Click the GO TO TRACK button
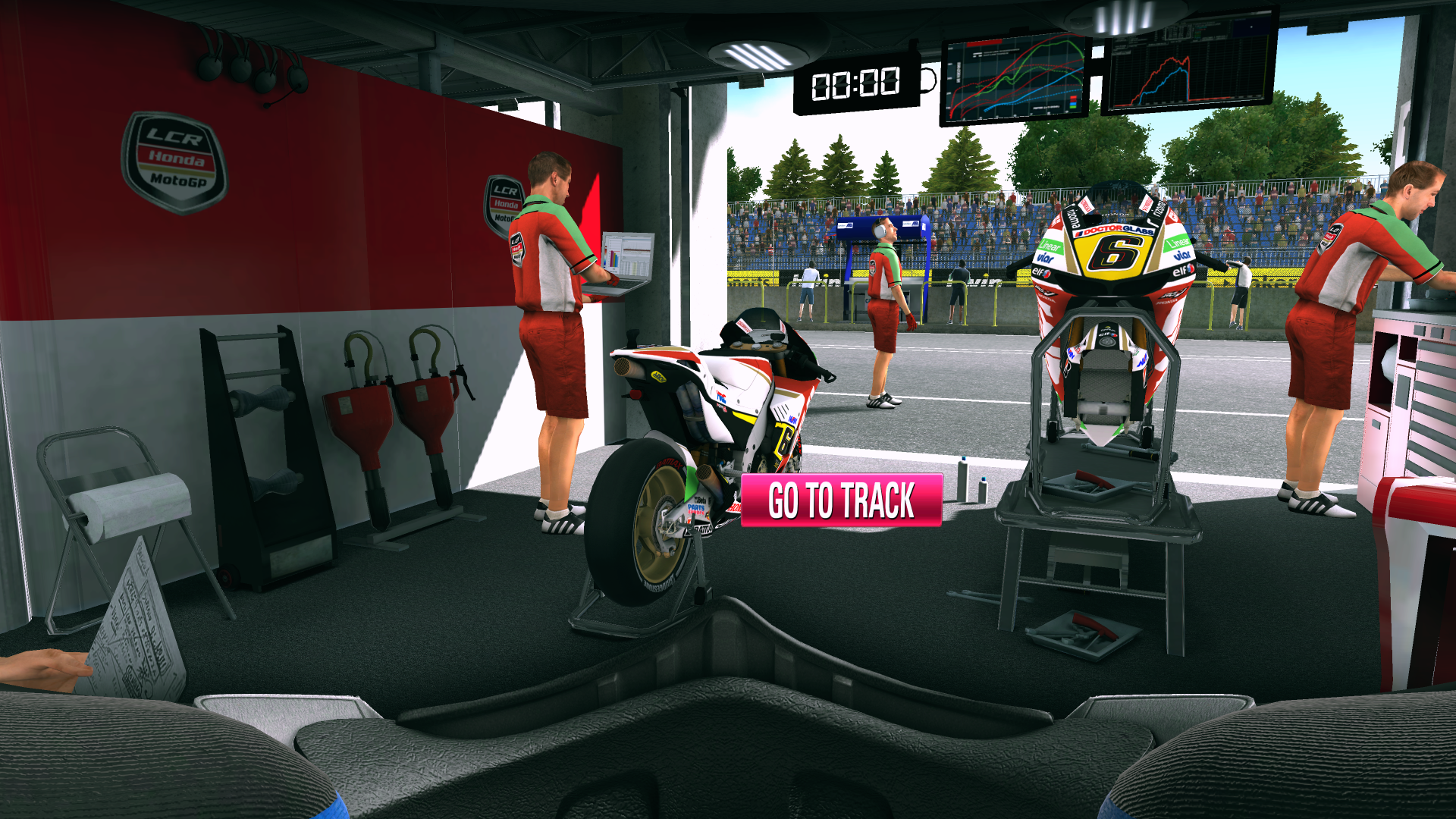This screenshot has width=1456, height=819. pos(841,500)
